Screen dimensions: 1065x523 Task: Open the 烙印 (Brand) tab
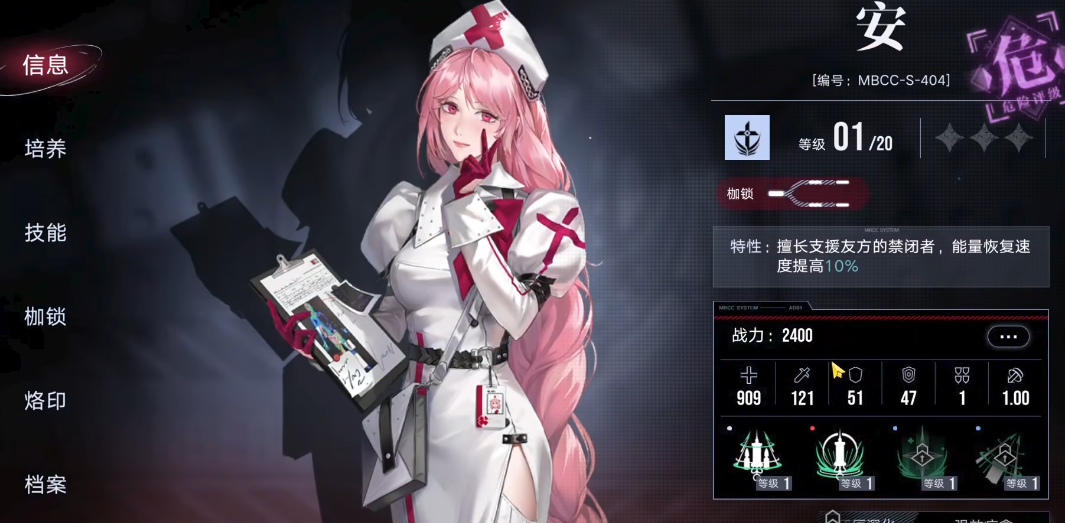point(46,401)
